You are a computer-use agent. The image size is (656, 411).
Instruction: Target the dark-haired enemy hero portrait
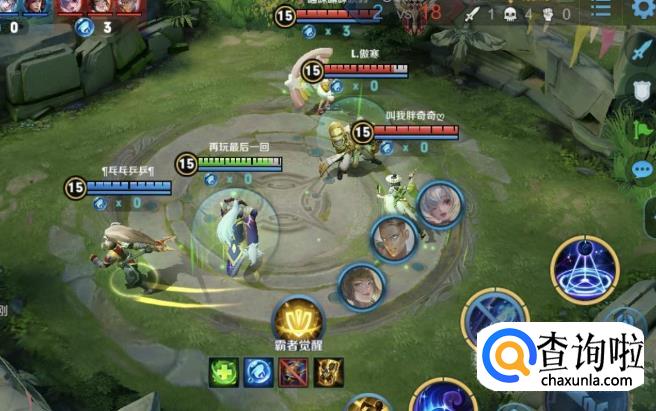392,238
